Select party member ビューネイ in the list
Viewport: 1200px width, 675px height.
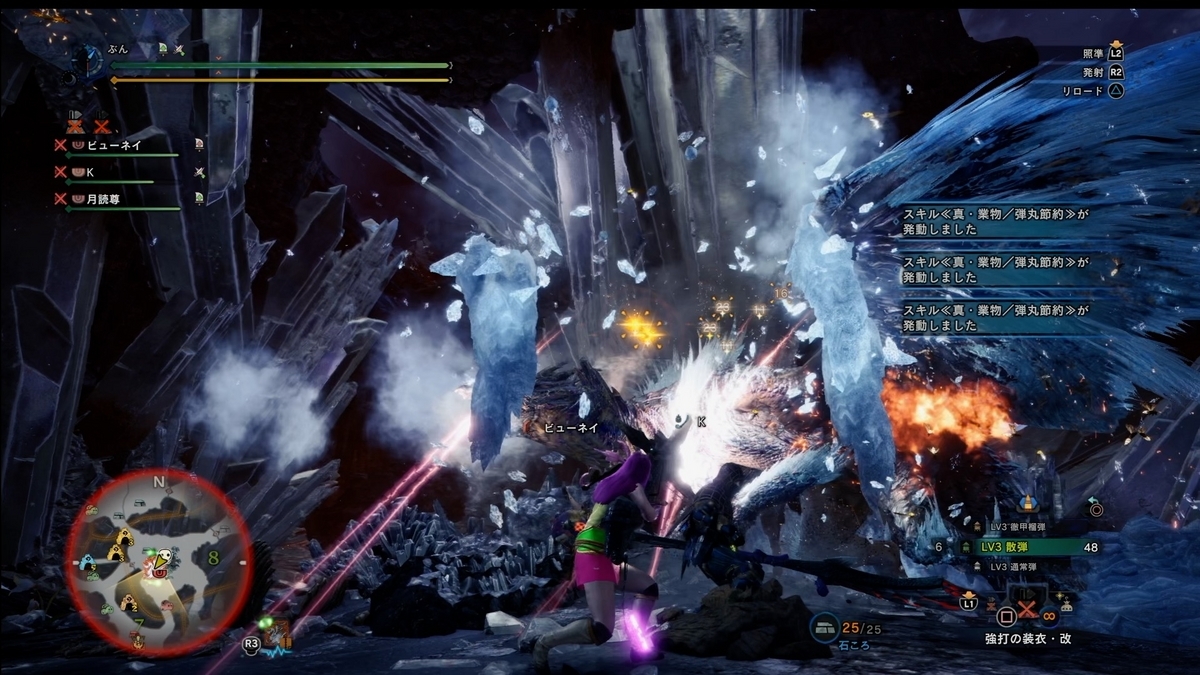point(117,144)
